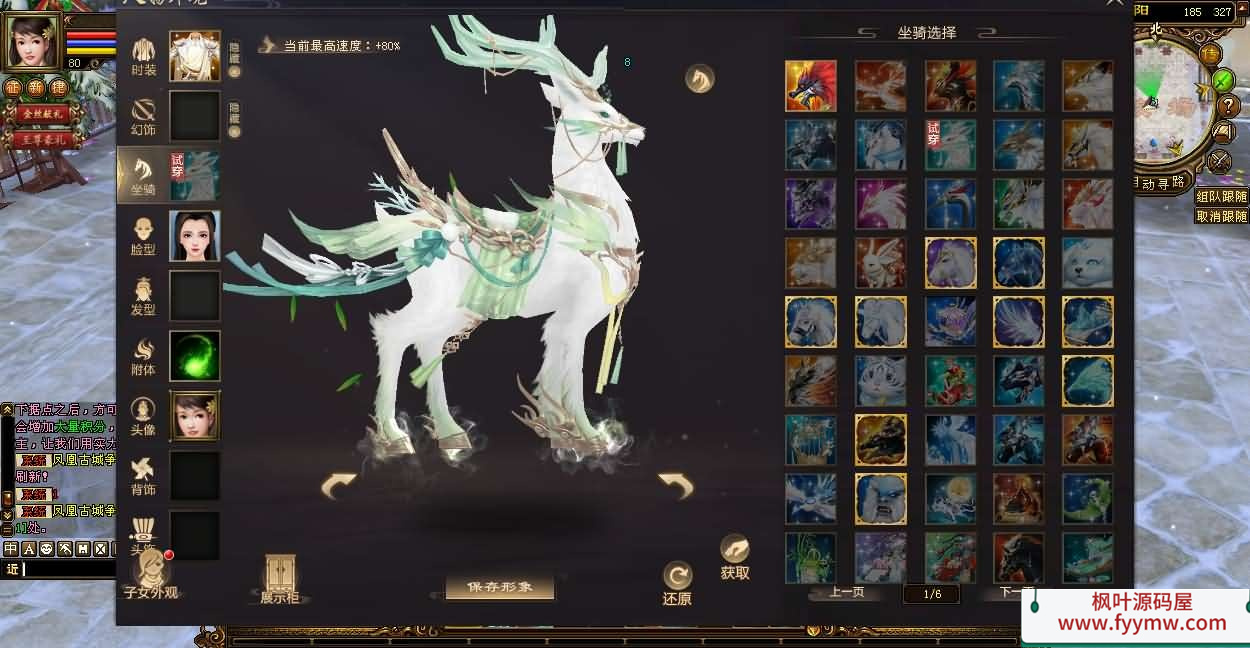Click the 保存形象 save appearance button
This screenshot has width=1250, height=648.
click(x=500, y=587)
